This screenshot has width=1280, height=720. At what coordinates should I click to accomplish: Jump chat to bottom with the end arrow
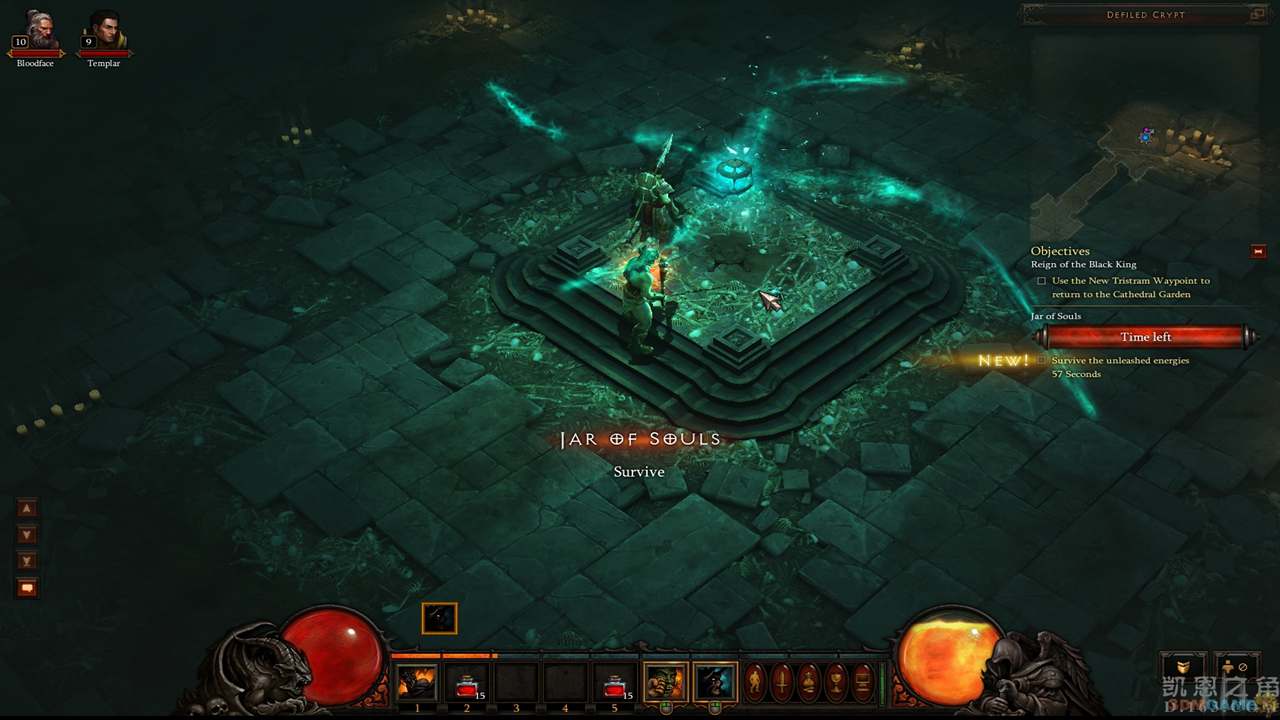(x=27, y=561)
